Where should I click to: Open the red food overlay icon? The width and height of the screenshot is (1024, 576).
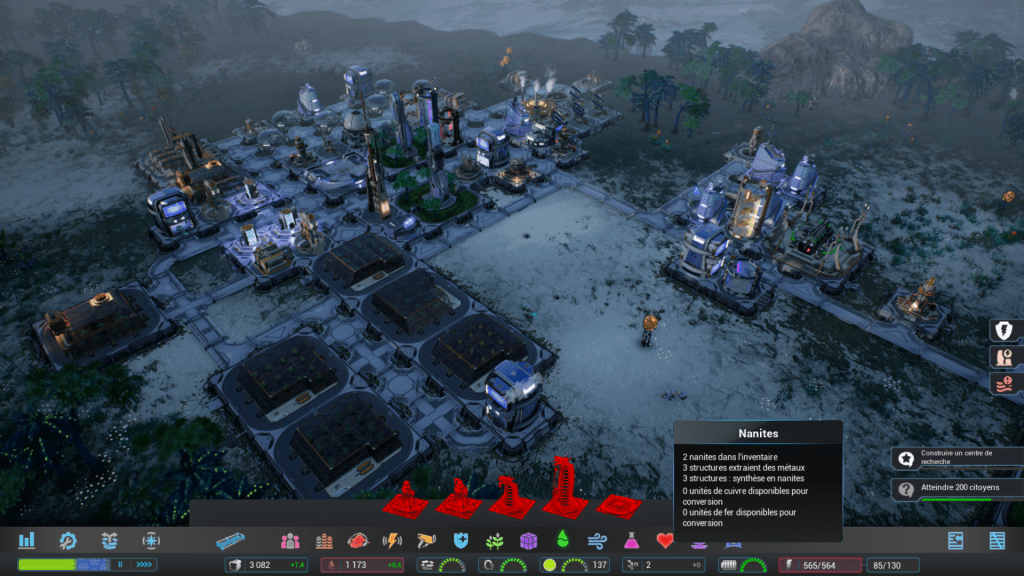click(x=358, y=541)
